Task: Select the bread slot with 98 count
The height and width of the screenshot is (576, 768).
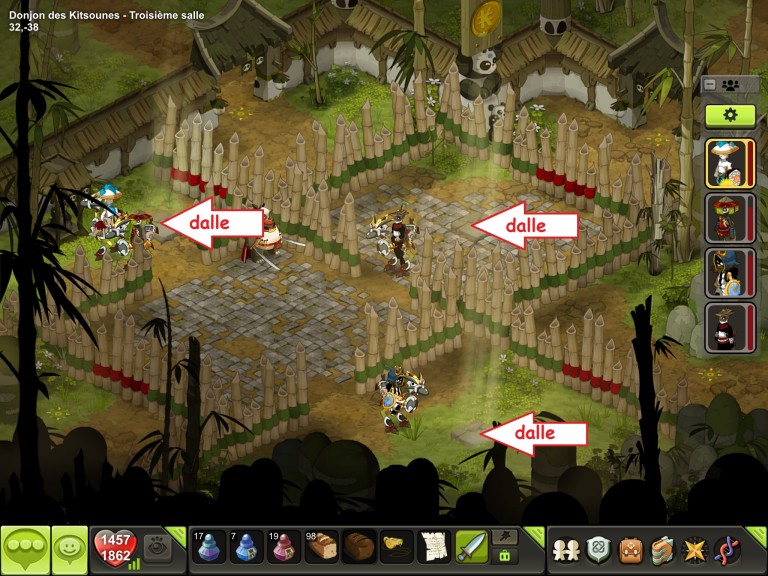Action: pos(321,547)
